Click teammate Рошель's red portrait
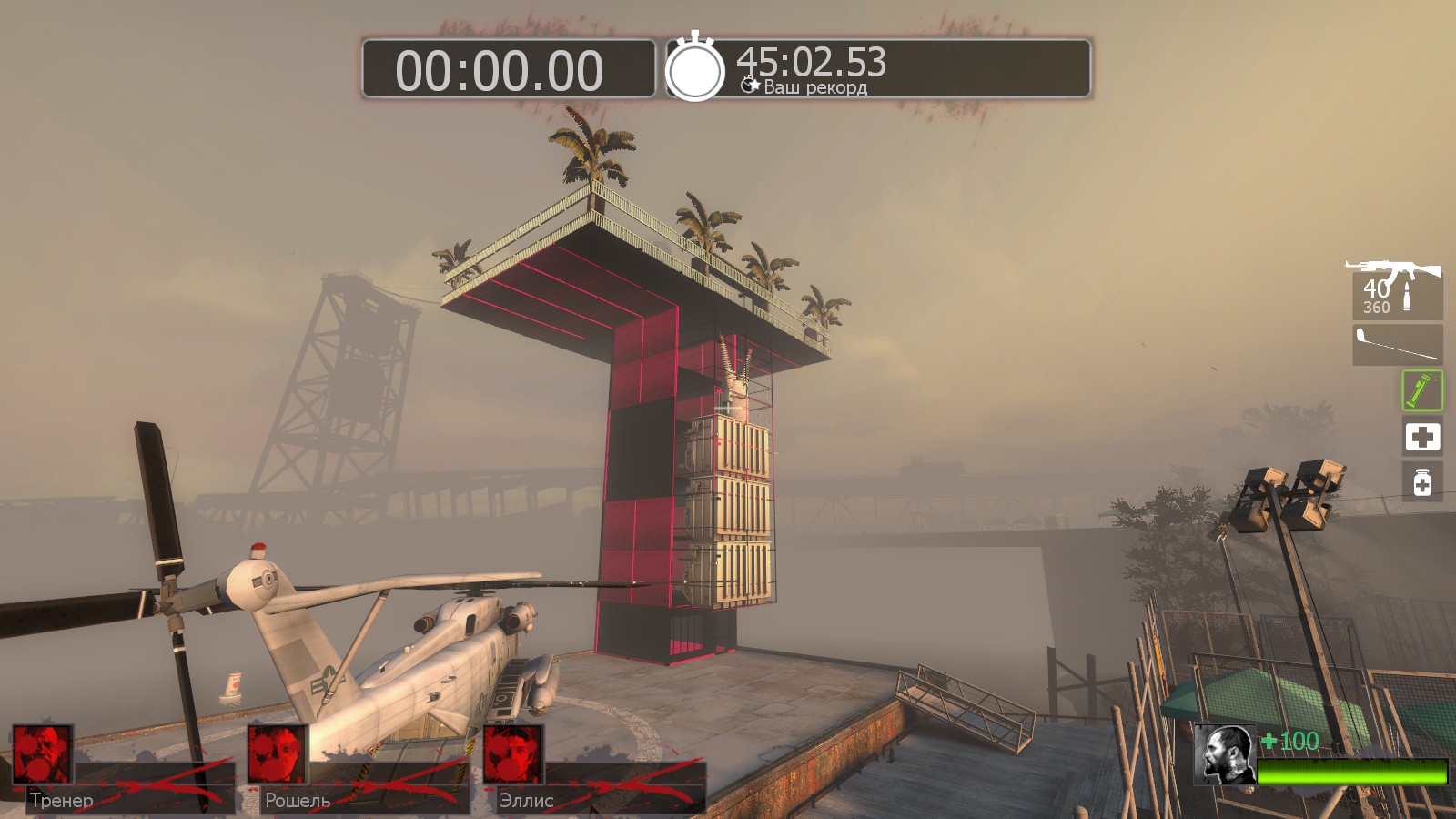Viewport: 1456px width, 819px height. pos(278,754)
